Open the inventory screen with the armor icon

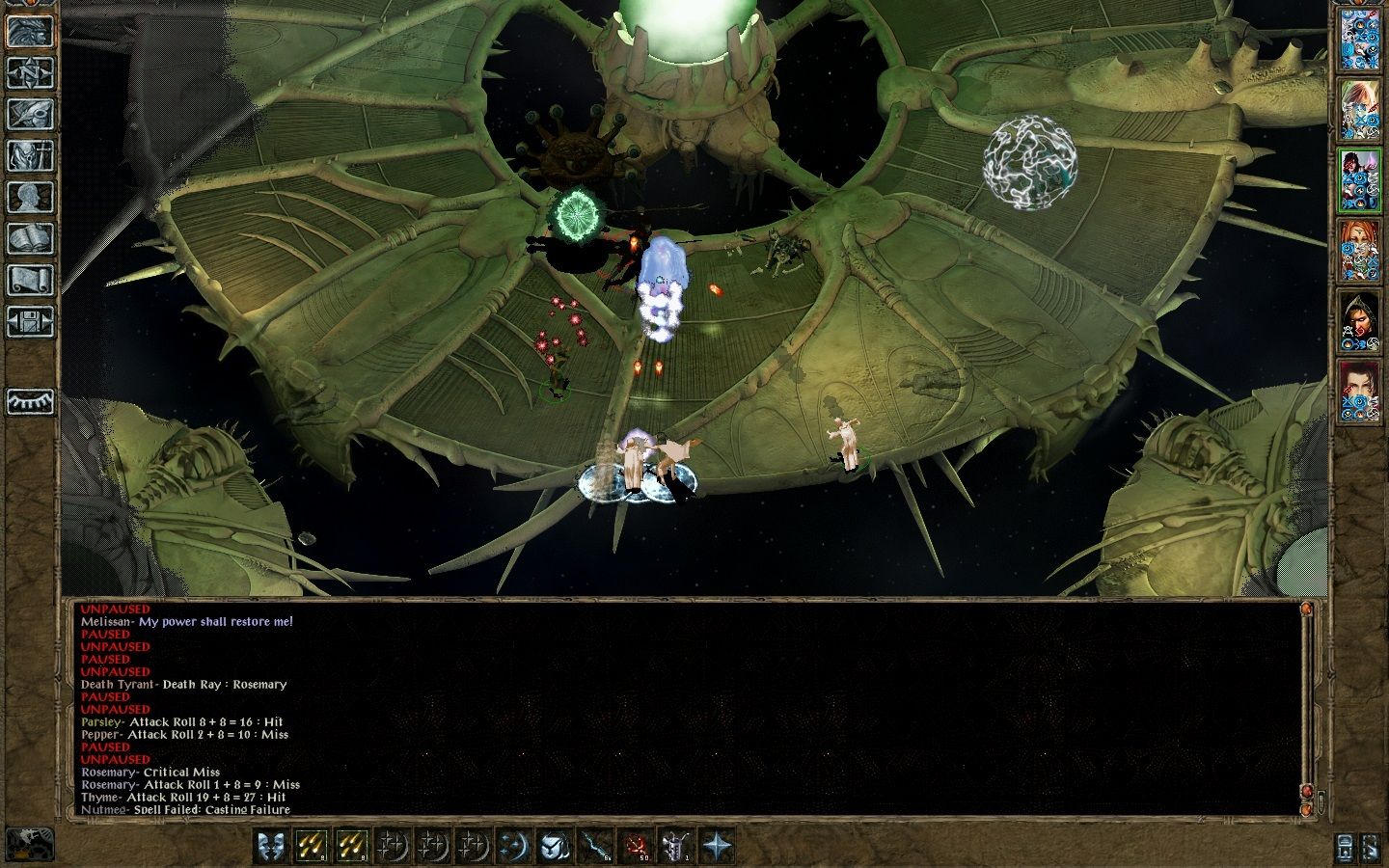(30, 155)
